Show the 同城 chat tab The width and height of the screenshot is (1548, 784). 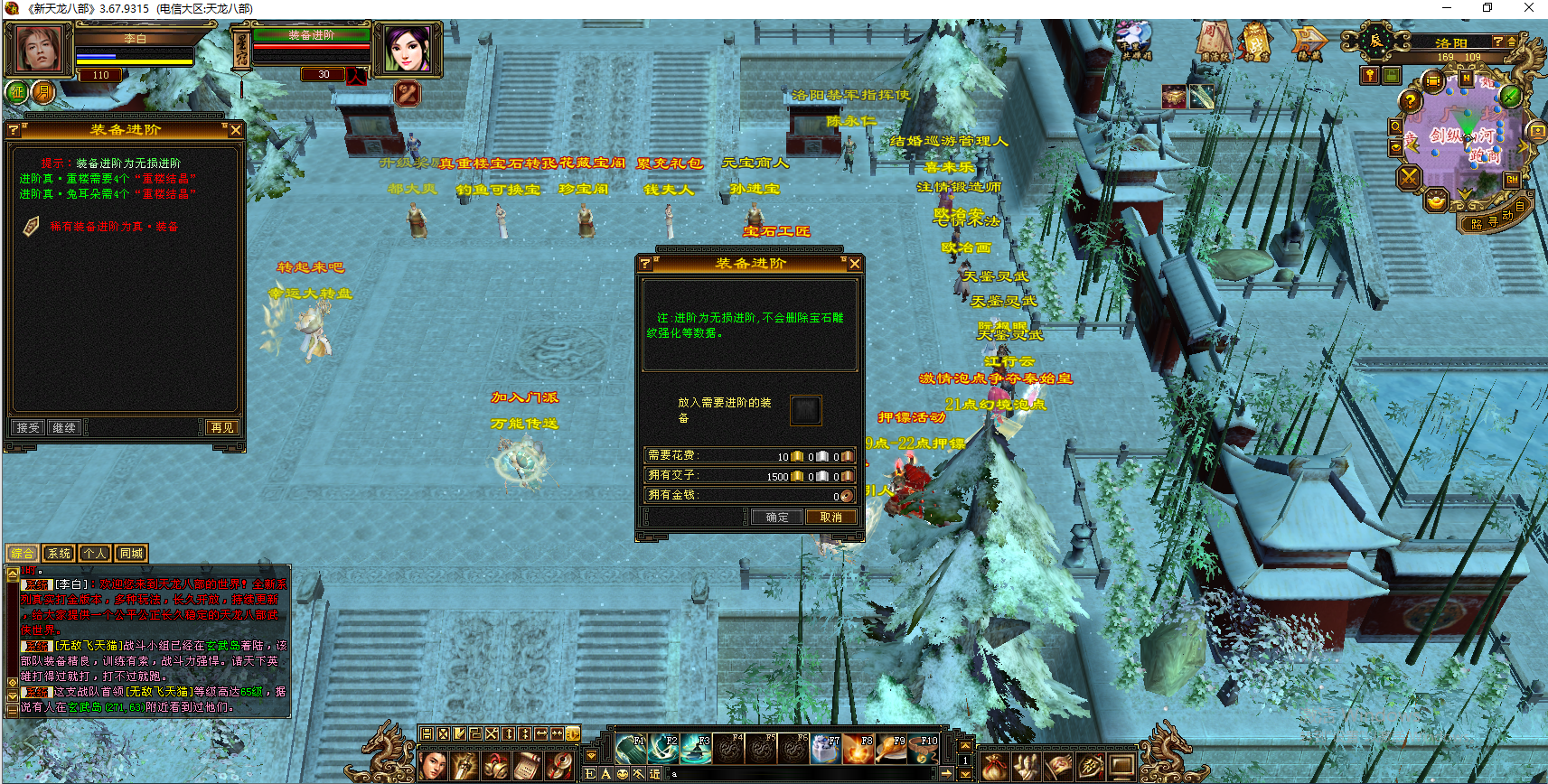[x=131, y=554]
